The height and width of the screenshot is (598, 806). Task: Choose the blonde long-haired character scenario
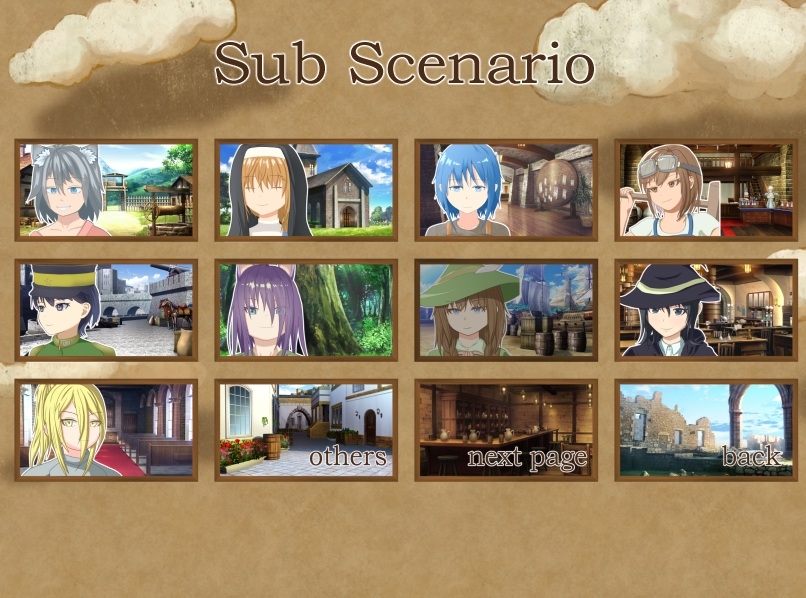[x=106, y=430]
